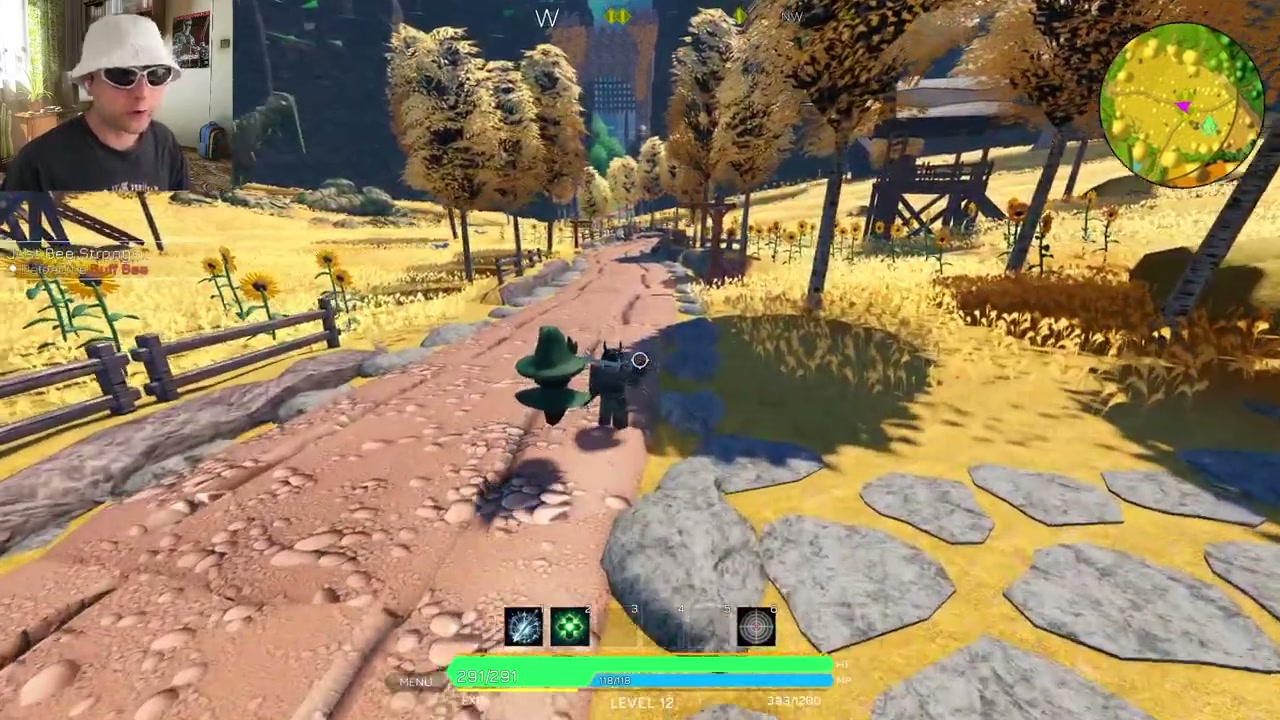This screenshot has width=1280, height=720.
Task: Select the purple objective marker on the minimap
Action: pyautogui.click(x=1183, y=106)
